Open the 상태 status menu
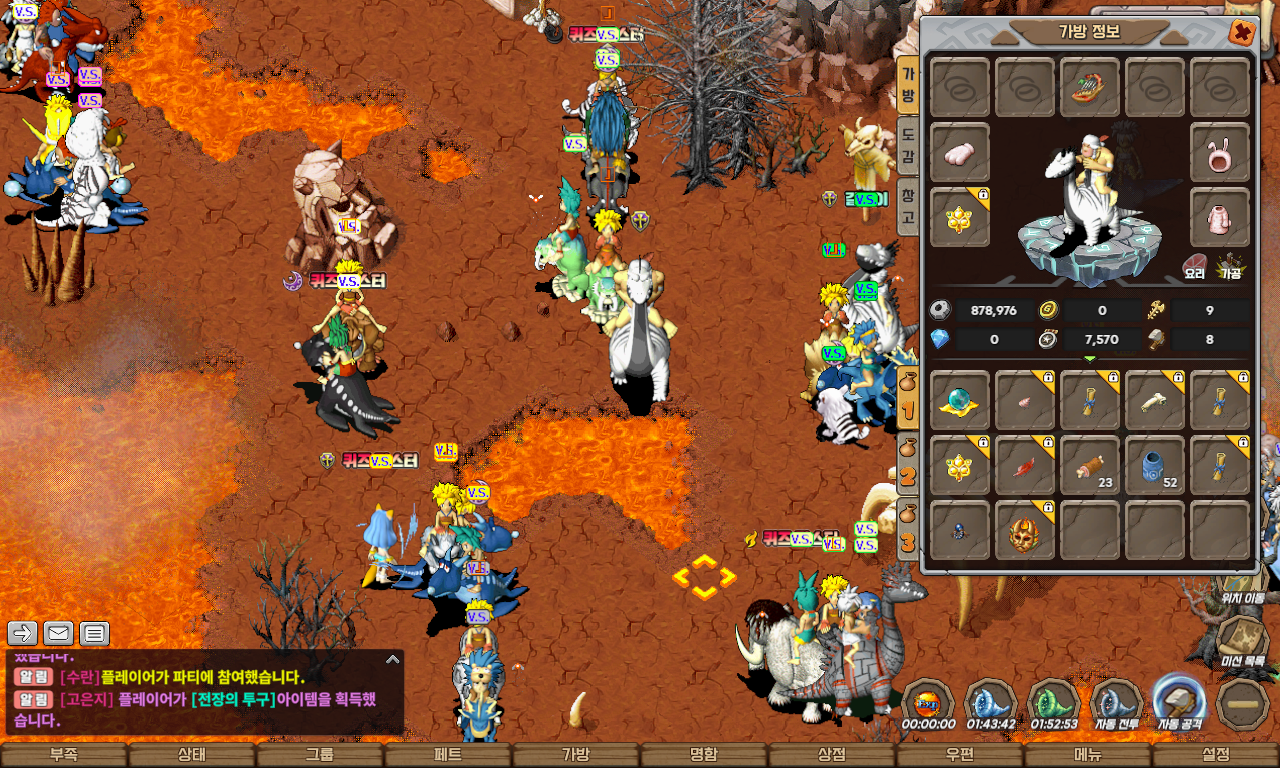This screenshot has height=768, width=1280. (x=192, y=755)
